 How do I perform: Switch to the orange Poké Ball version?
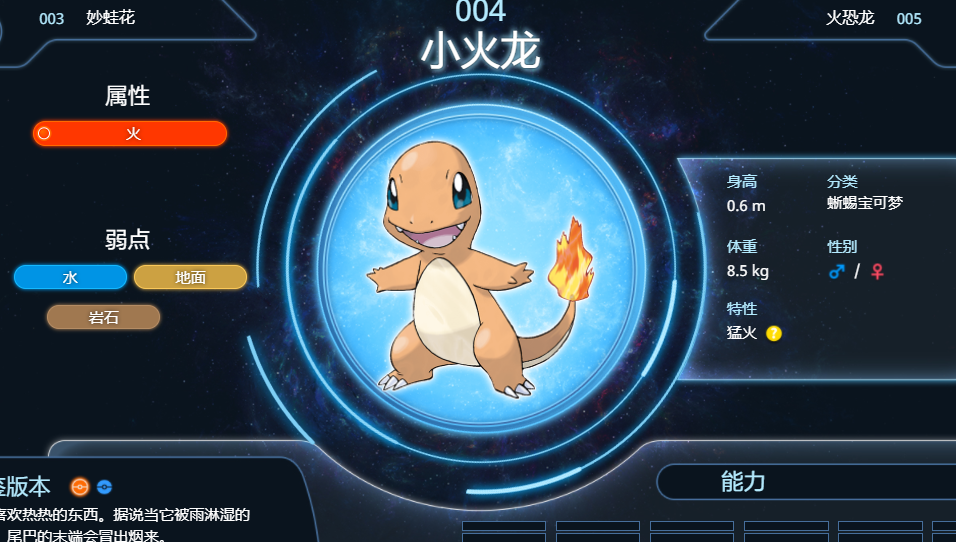80,487
